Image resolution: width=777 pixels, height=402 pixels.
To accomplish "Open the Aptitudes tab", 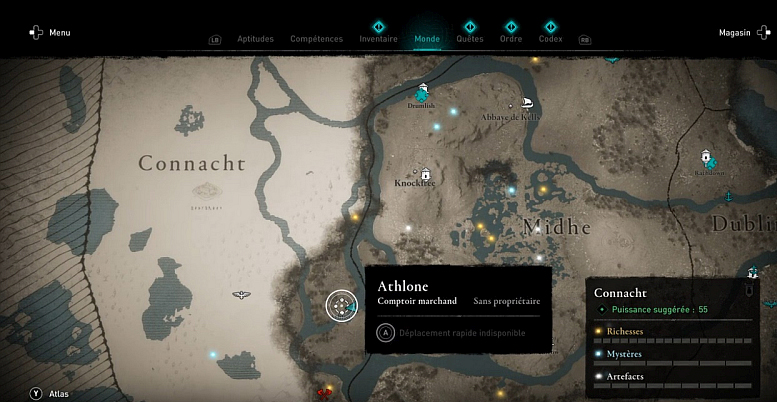I will pos(255,39).
